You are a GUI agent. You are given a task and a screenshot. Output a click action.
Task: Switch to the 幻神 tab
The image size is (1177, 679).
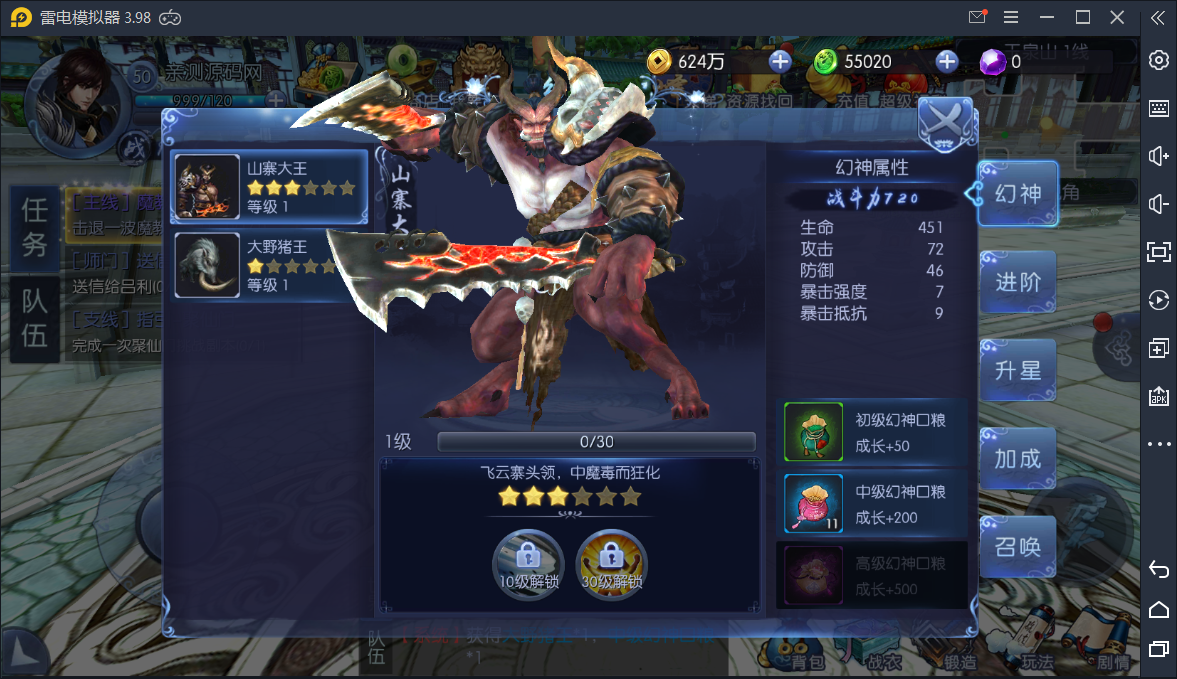1017,194
